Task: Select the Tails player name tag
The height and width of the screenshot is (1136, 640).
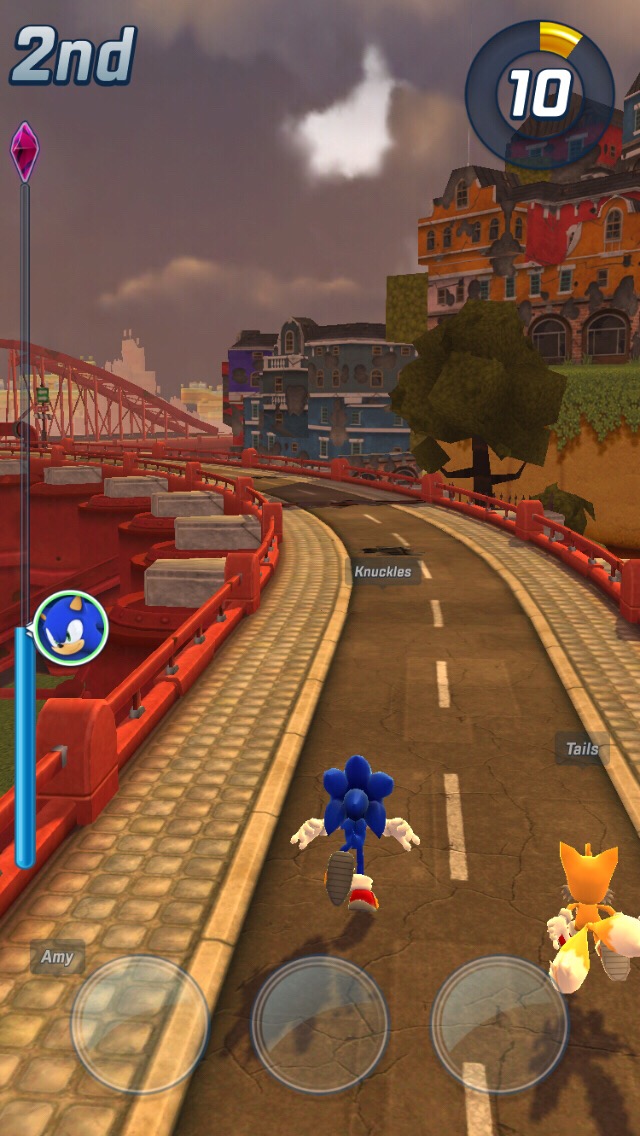Action: (582, 749)
